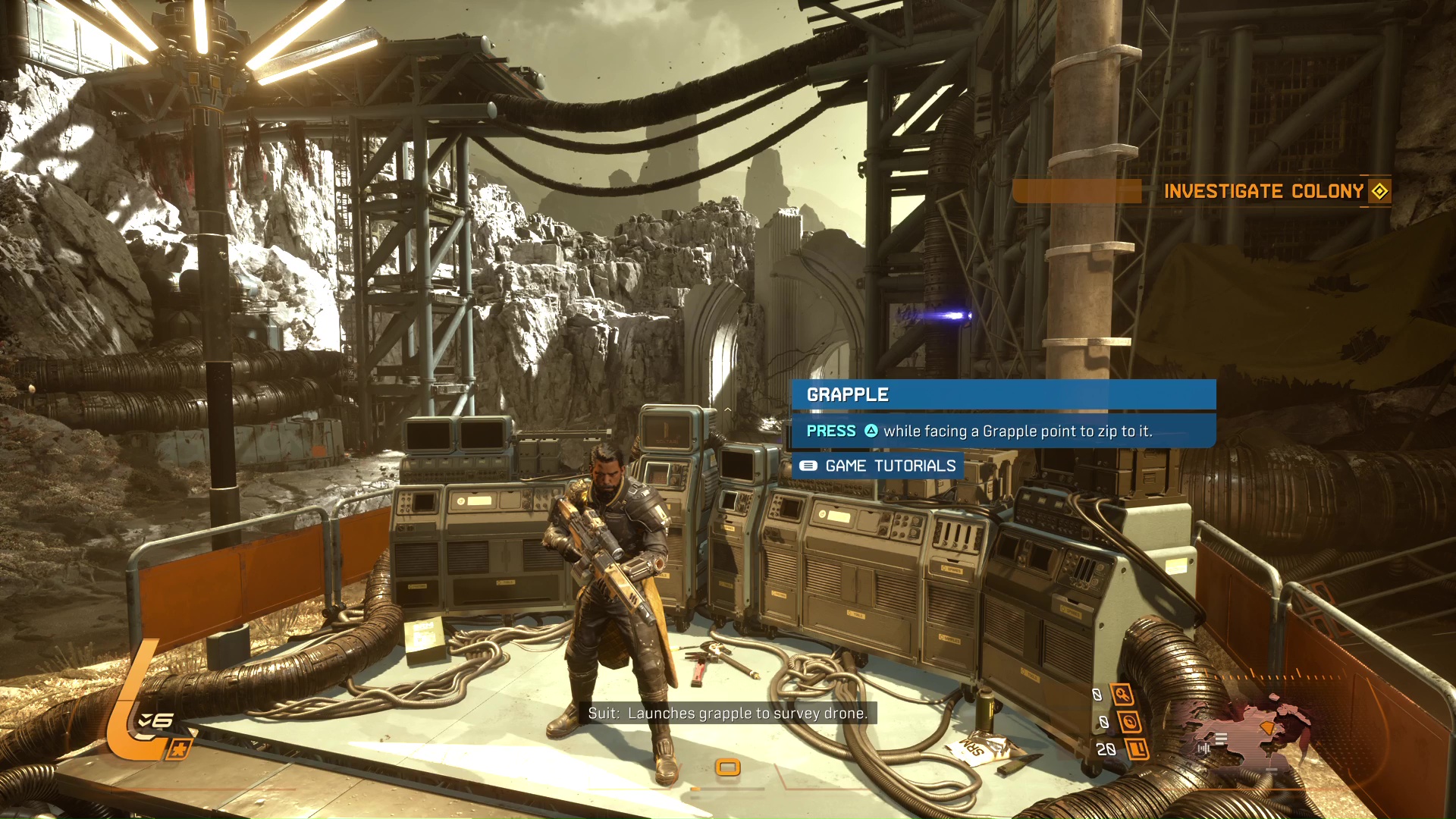The image size is (1456, 819).
Task: Click the Press A grapple instruction text
Action: [x=978, y=430]
